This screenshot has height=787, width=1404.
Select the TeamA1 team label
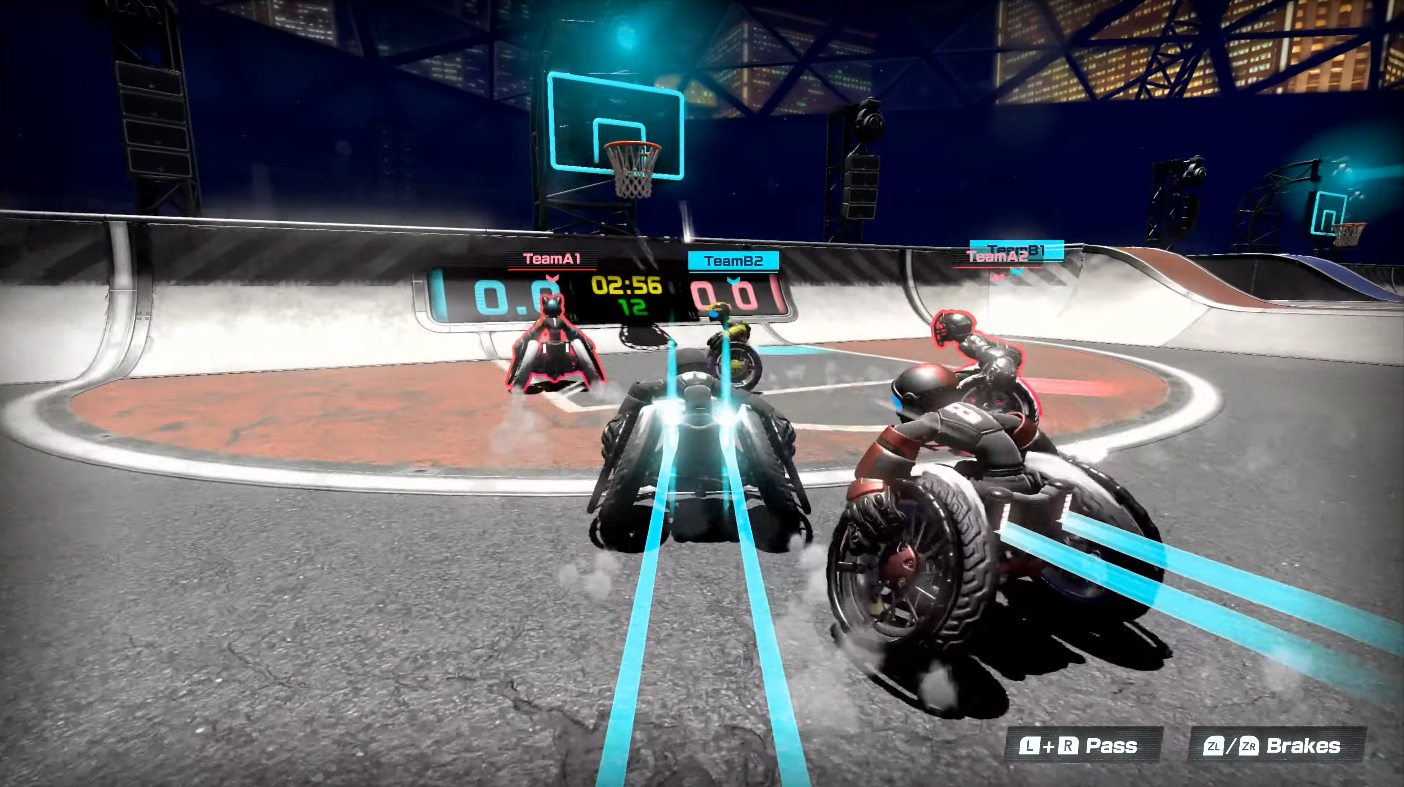553,258
